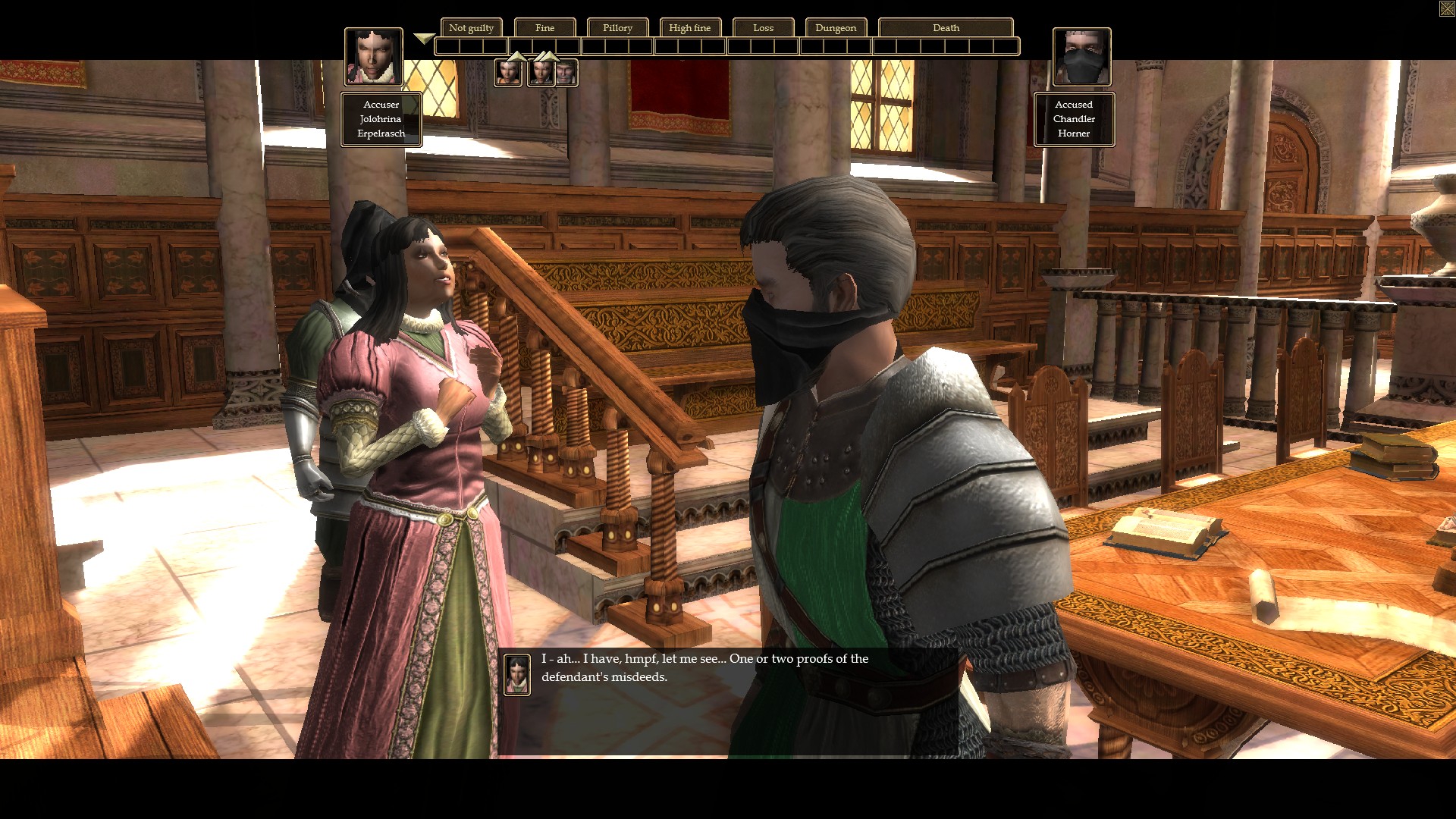Select the High fine verdict label

[689, 28]
